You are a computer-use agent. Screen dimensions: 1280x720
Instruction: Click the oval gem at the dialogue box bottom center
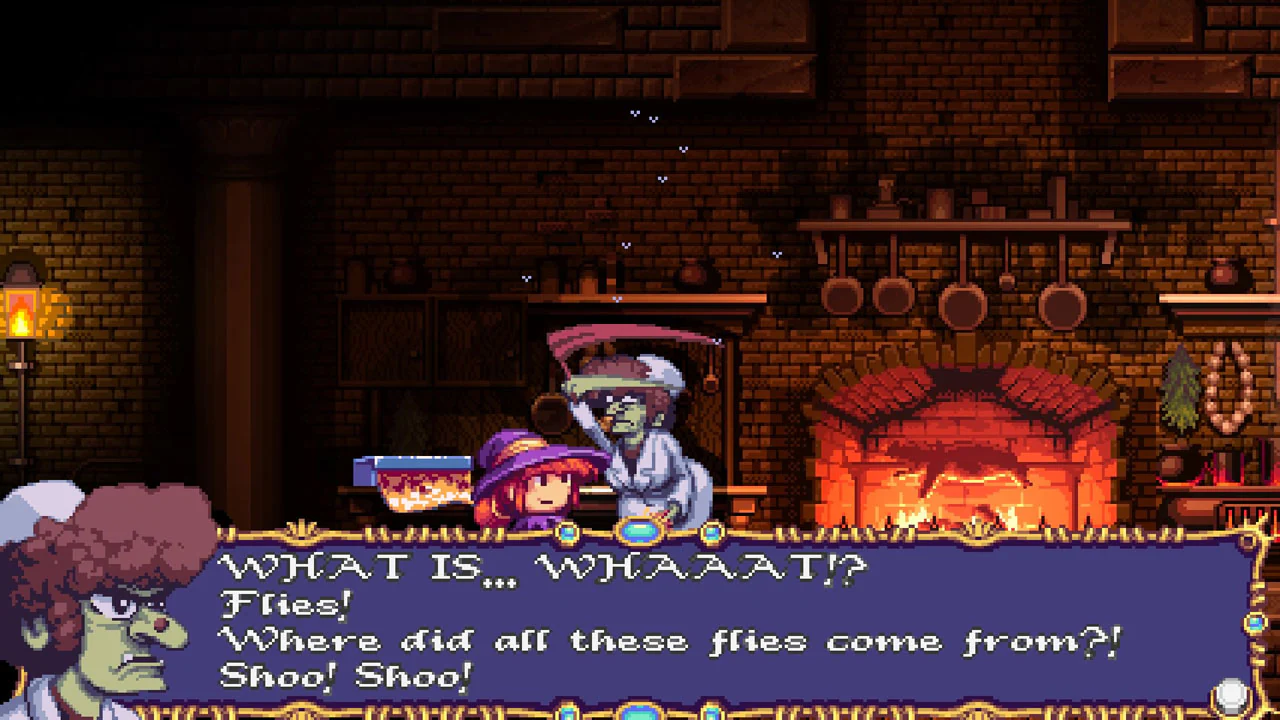pos(637,714)
